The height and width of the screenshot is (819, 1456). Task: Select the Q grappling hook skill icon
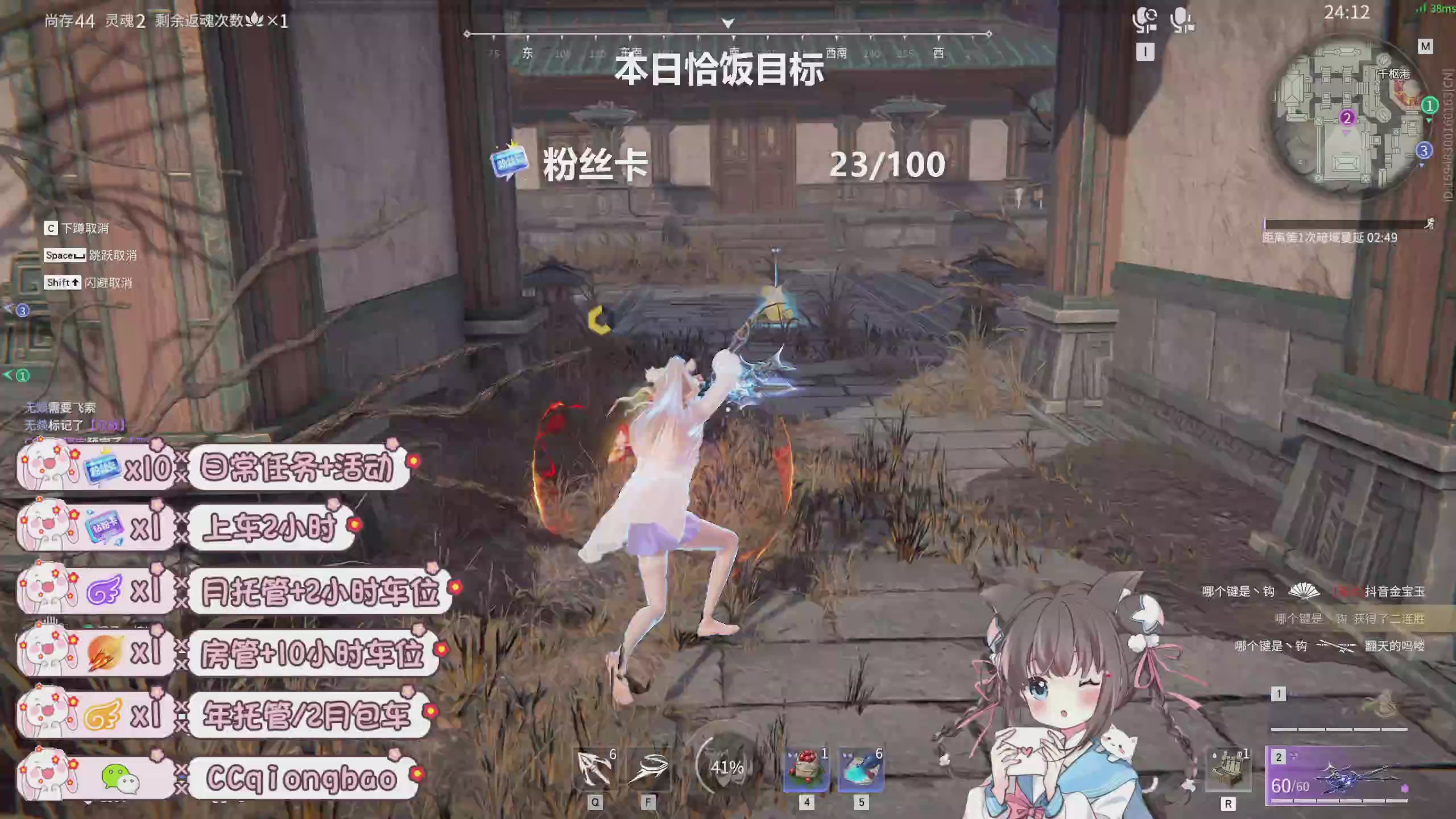pyautogui.click(x=591, y=768)
